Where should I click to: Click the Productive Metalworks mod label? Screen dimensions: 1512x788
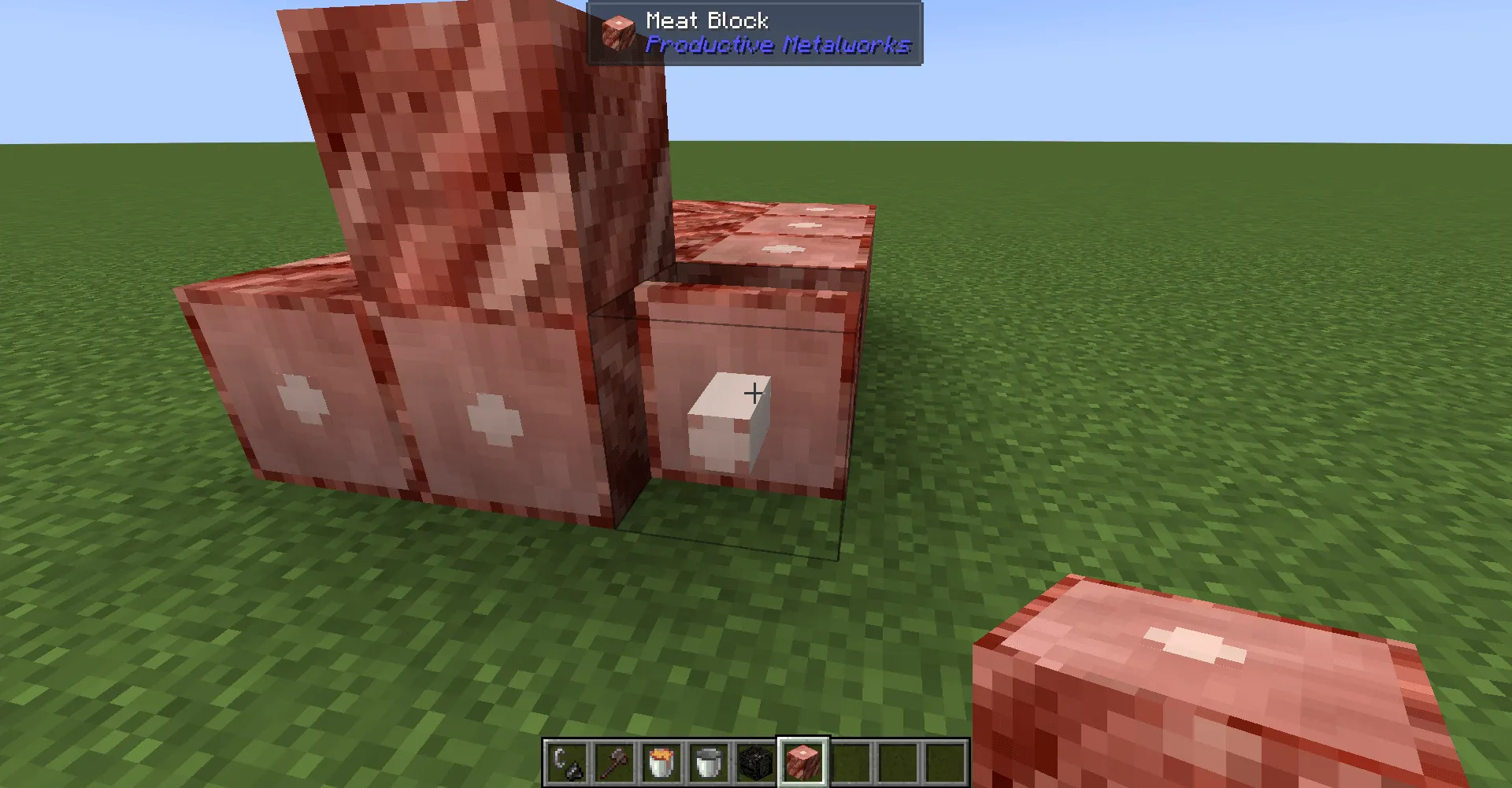coord(776,46)
